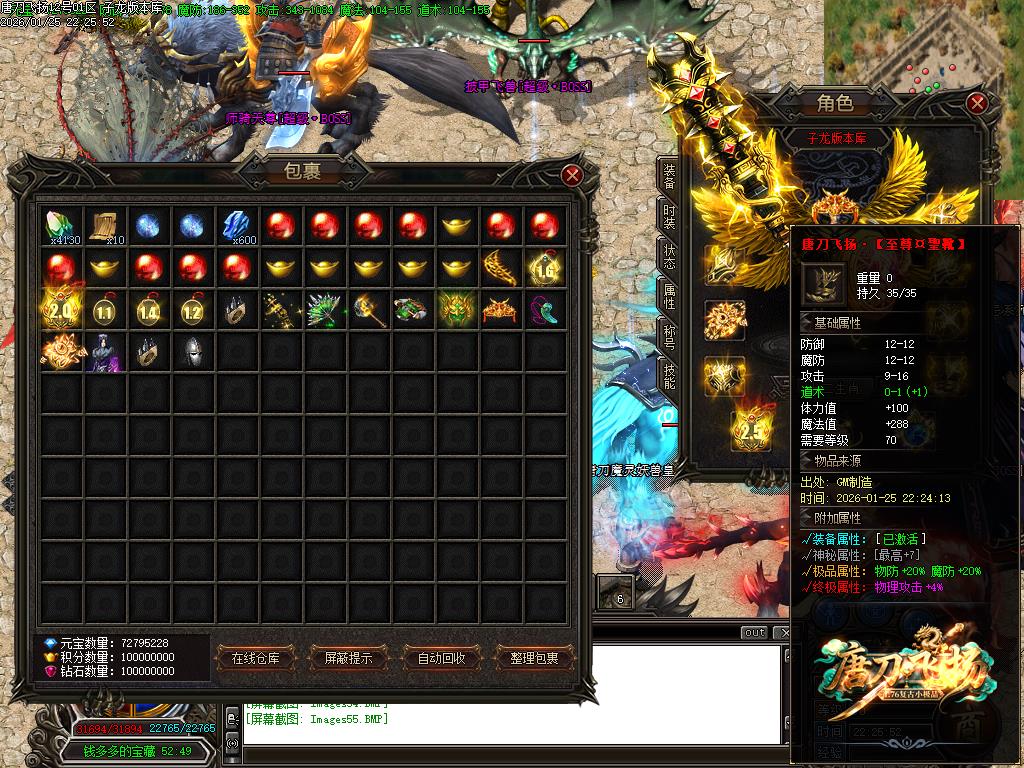Select the 属性 attributes tab

tap(669, 296)
